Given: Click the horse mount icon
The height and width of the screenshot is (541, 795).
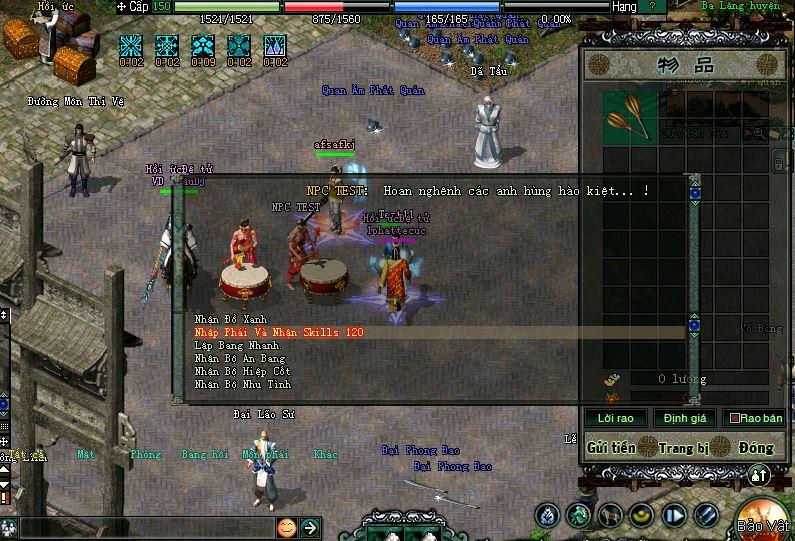Looking at the screenshot, I should point(609,516).
